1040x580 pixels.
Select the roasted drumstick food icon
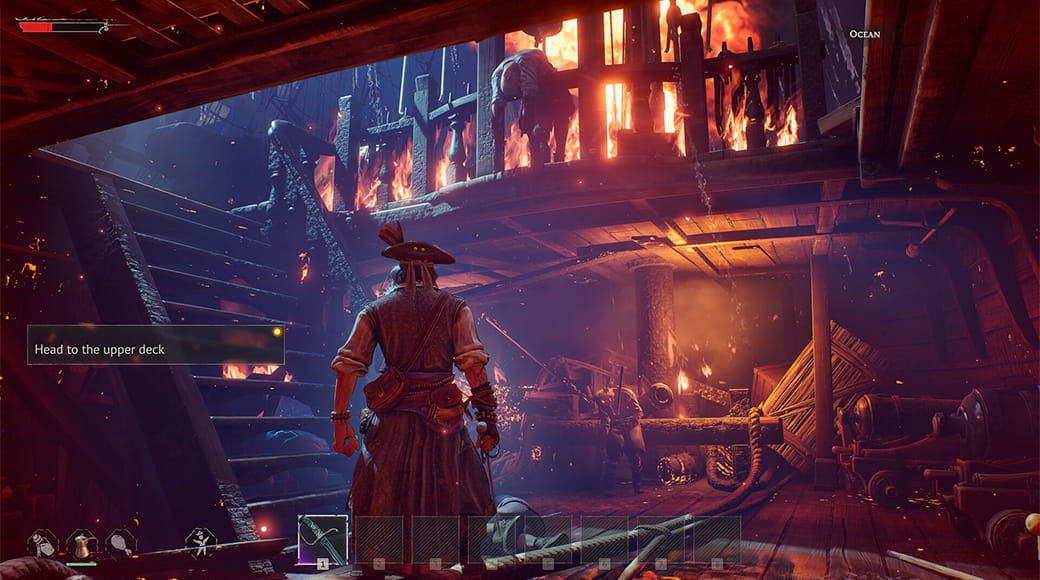coord(121,543)
